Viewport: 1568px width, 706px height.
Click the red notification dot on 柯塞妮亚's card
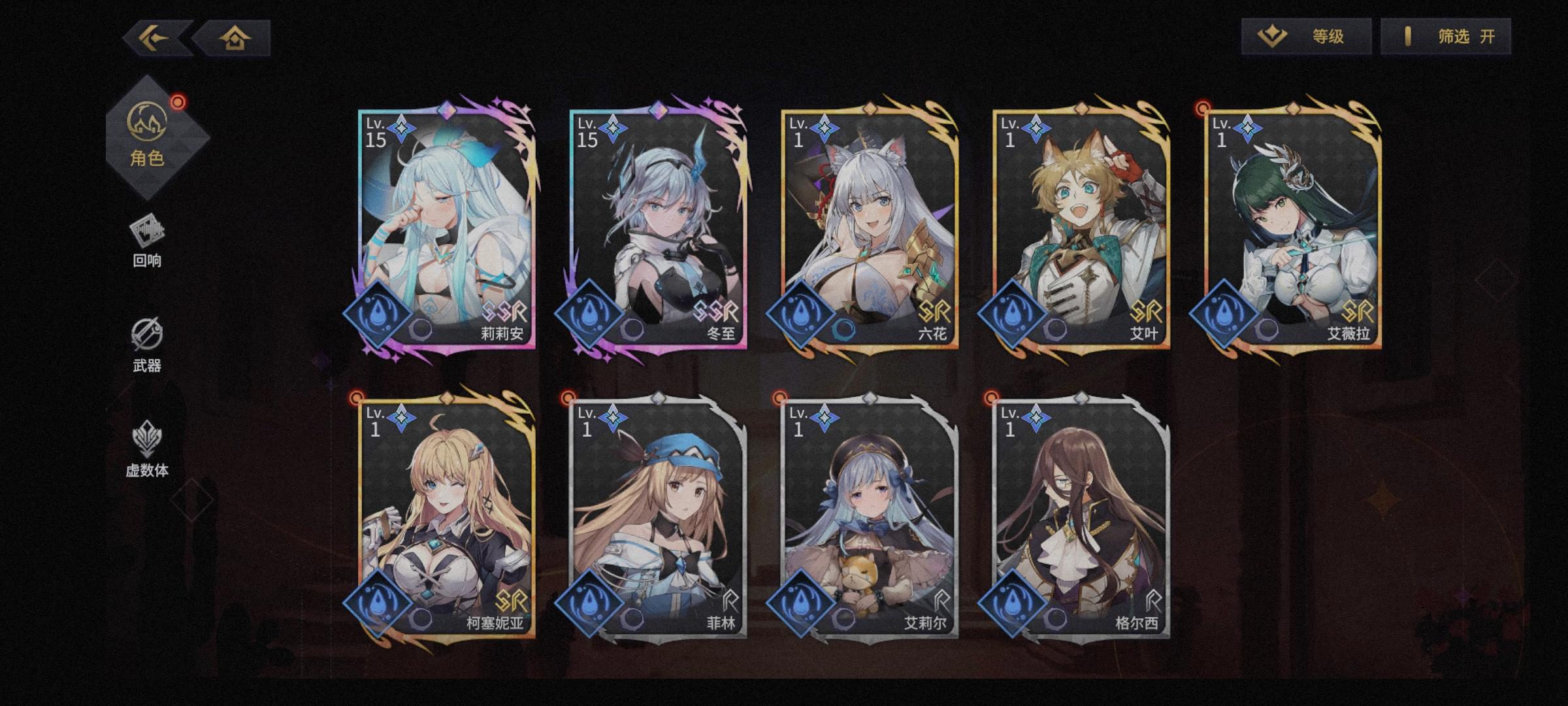356,396
